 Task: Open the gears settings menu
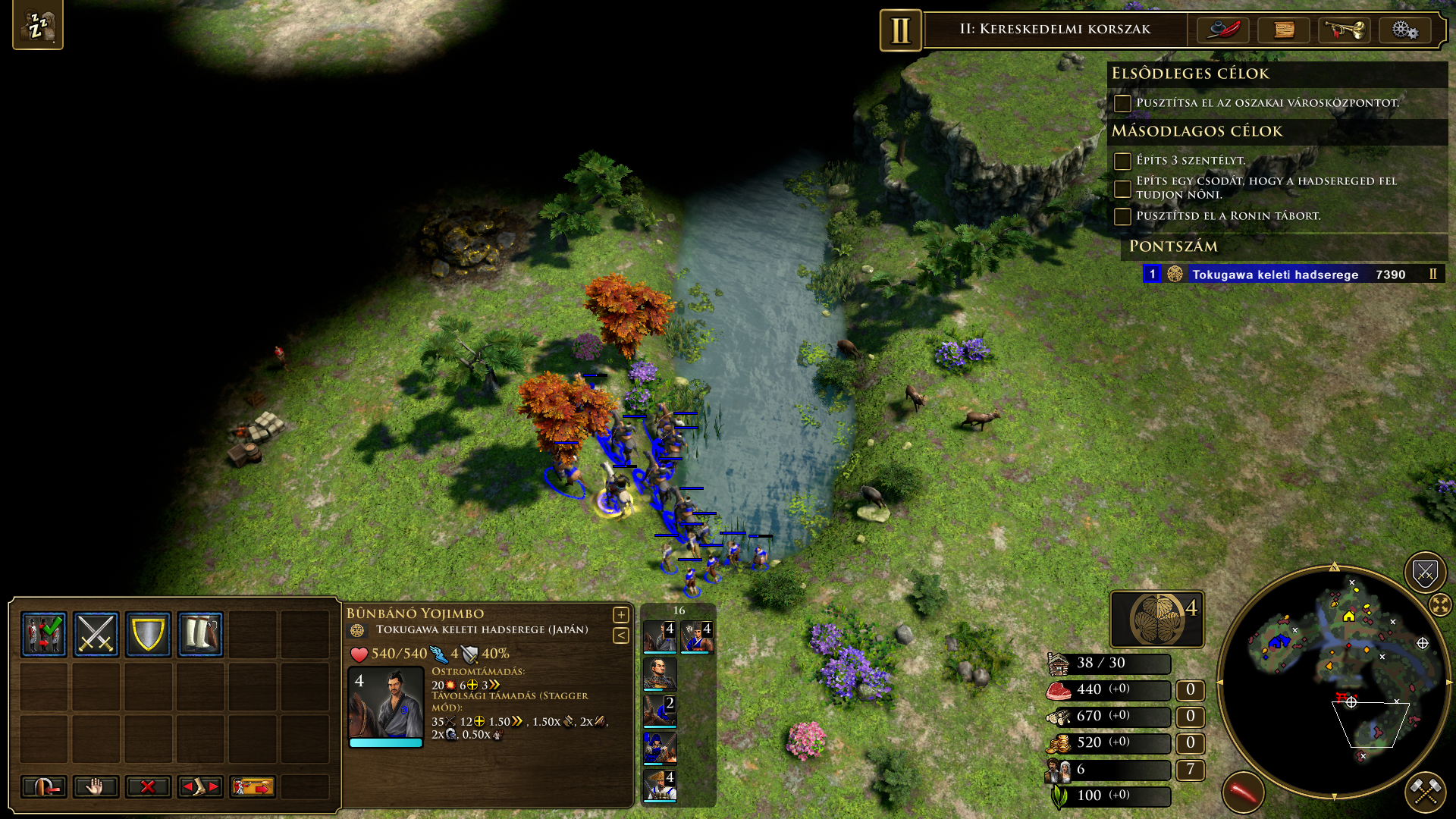[x=1404, y=30]
